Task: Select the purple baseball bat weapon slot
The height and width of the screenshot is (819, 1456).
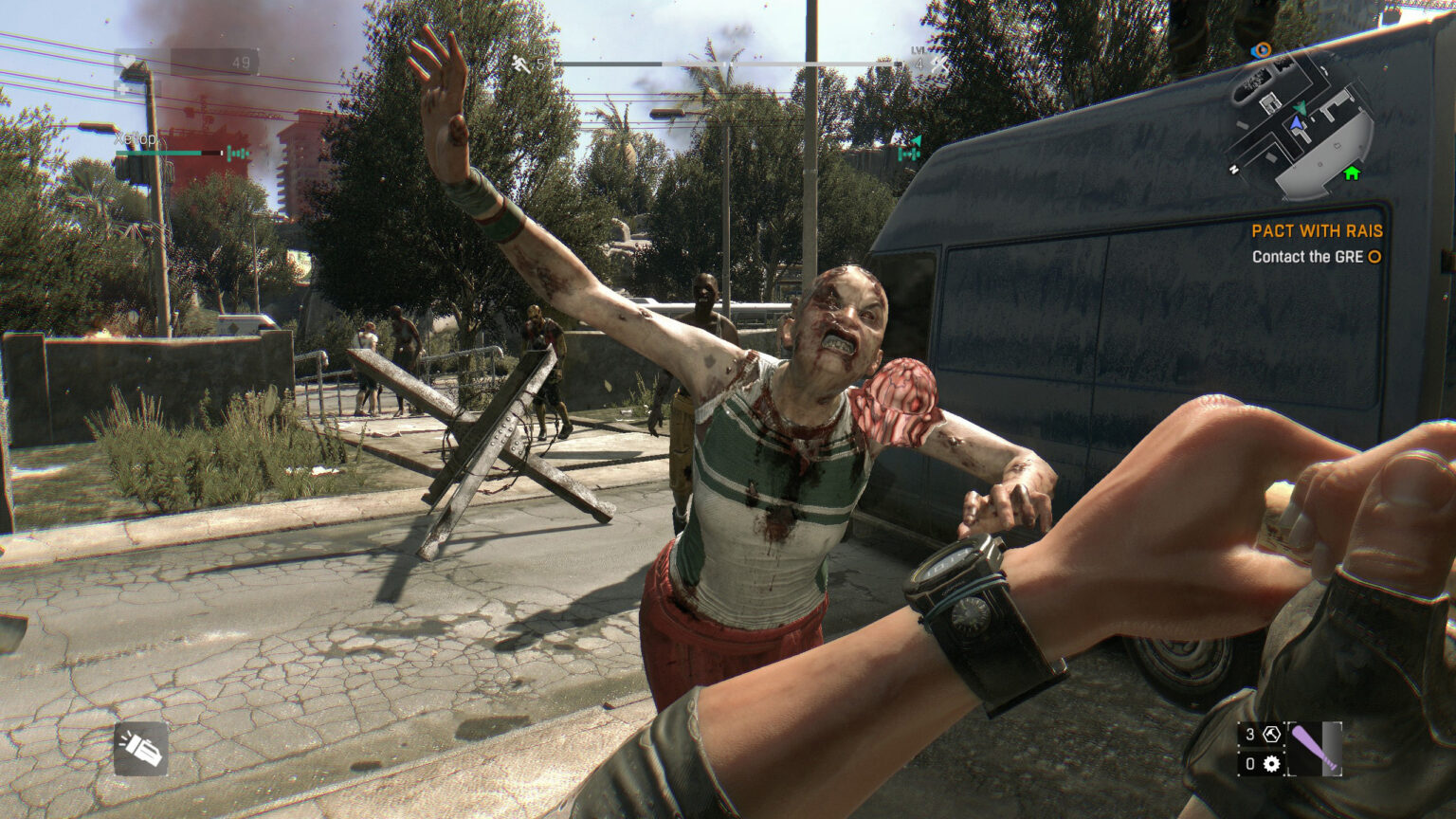Action: pyautogui.click(x=1314, y=748)
